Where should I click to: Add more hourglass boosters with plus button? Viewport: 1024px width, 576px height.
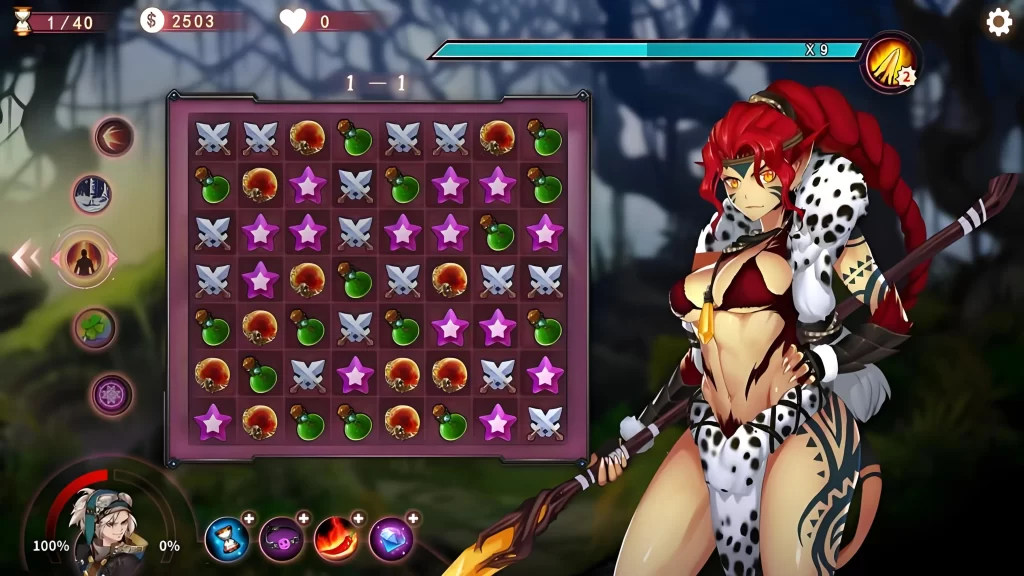point(249,518)
